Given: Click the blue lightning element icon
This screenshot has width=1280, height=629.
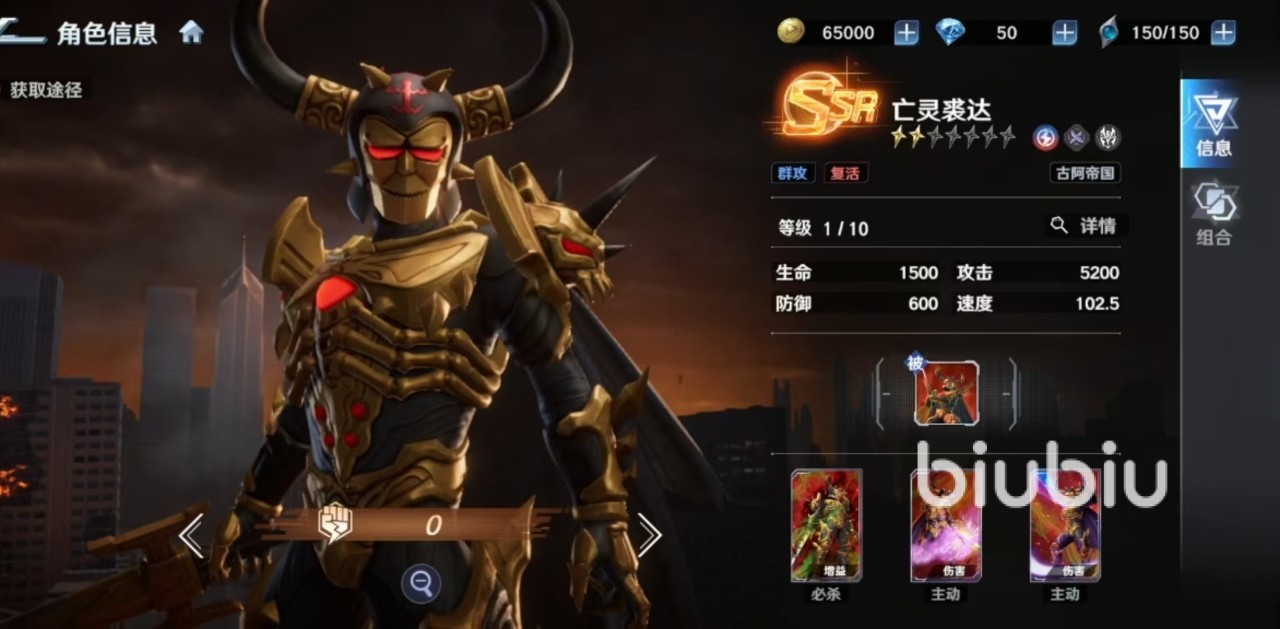Looking at the screenshot, I should pyautogui.click(x=1045, y=138).
